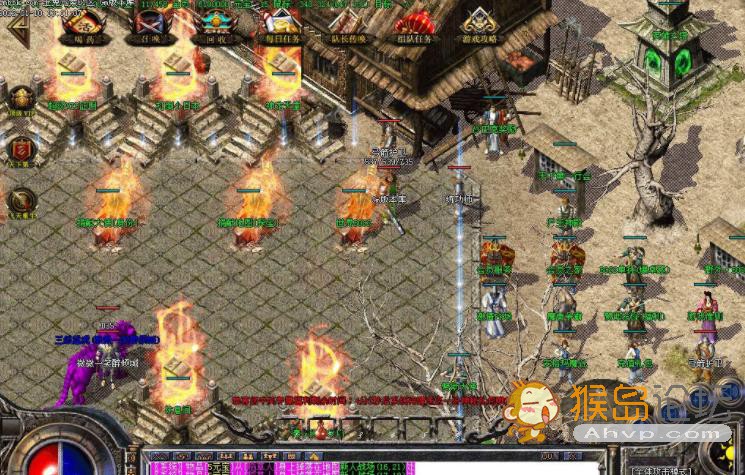Open the 游戏攻略 game guide
Image resolution: width=745 pixels, height=475 pixels.
(x=479, y=26)
